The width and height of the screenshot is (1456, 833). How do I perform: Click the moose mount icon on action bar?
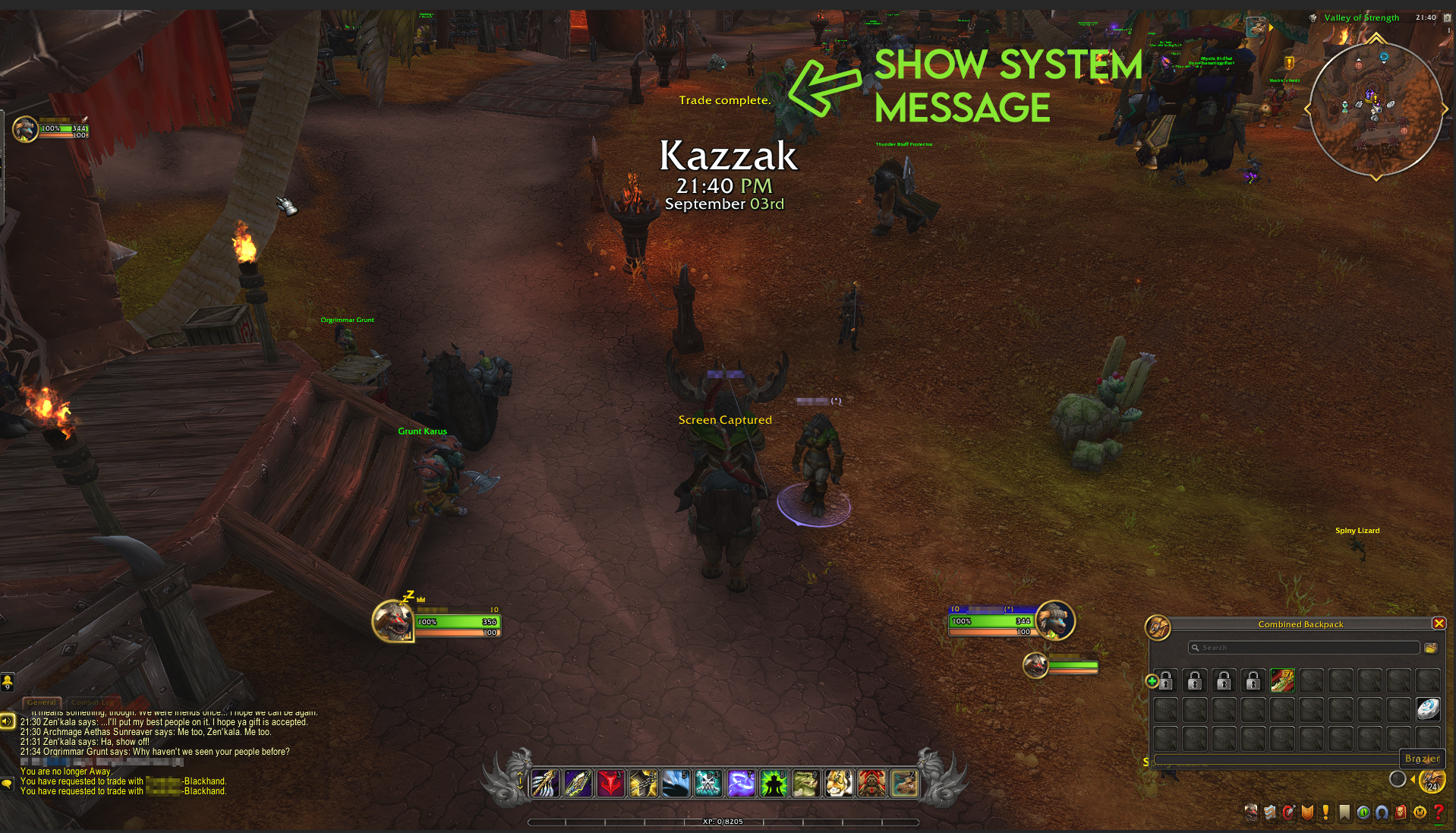click(904, 784)
